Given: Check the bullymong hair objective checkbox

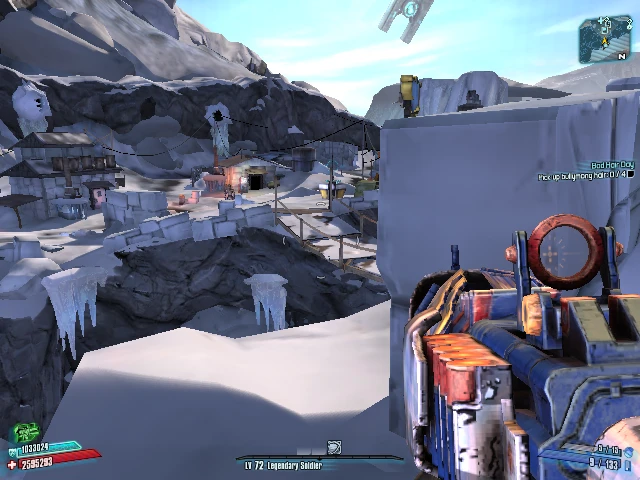Looking at the screenshot, I should pyautogui.click(x=631, y=175).
